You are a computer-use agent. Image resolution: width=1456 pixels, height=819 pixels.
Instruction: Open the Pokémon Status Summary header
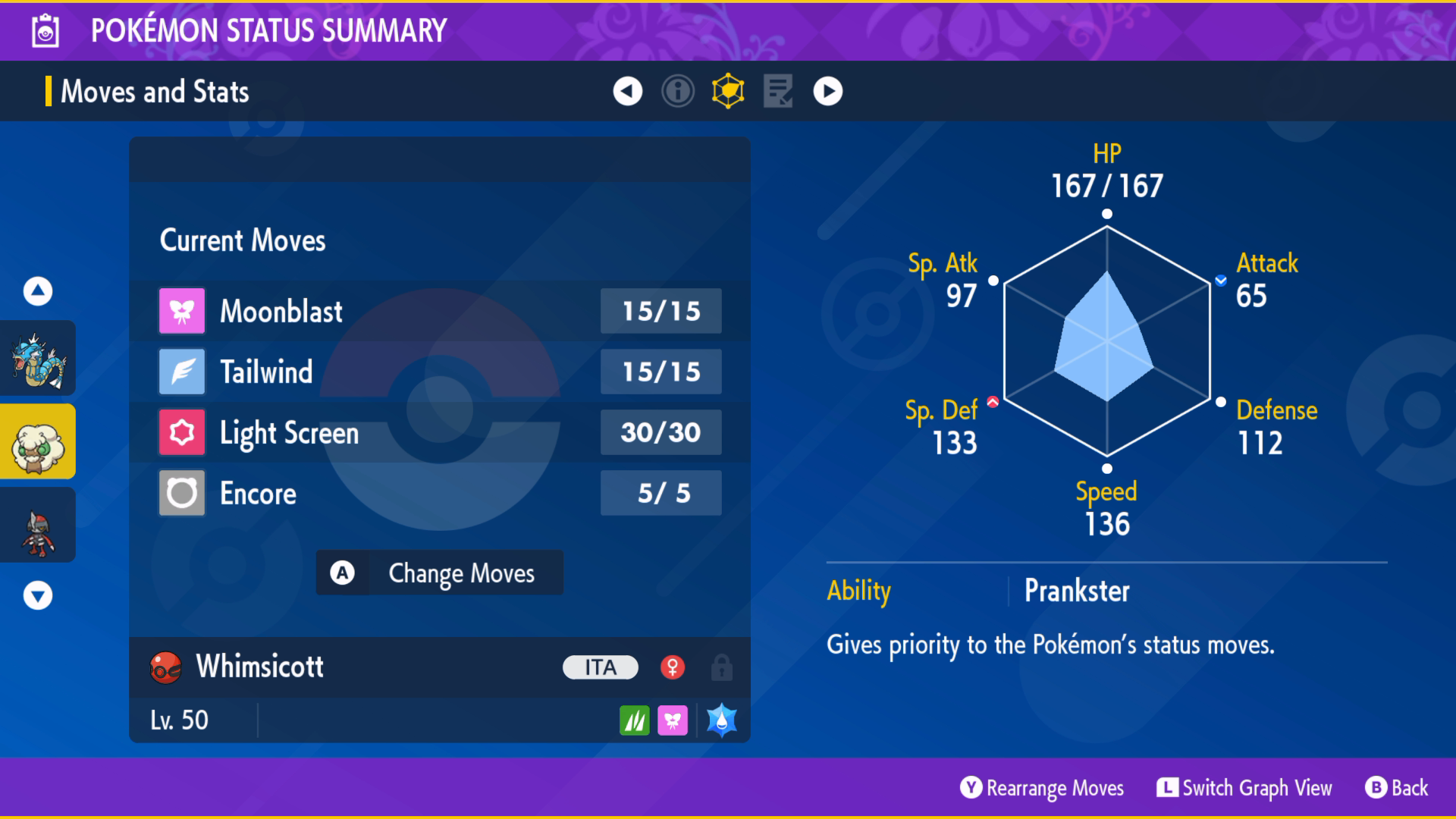[x=267, y=31]
